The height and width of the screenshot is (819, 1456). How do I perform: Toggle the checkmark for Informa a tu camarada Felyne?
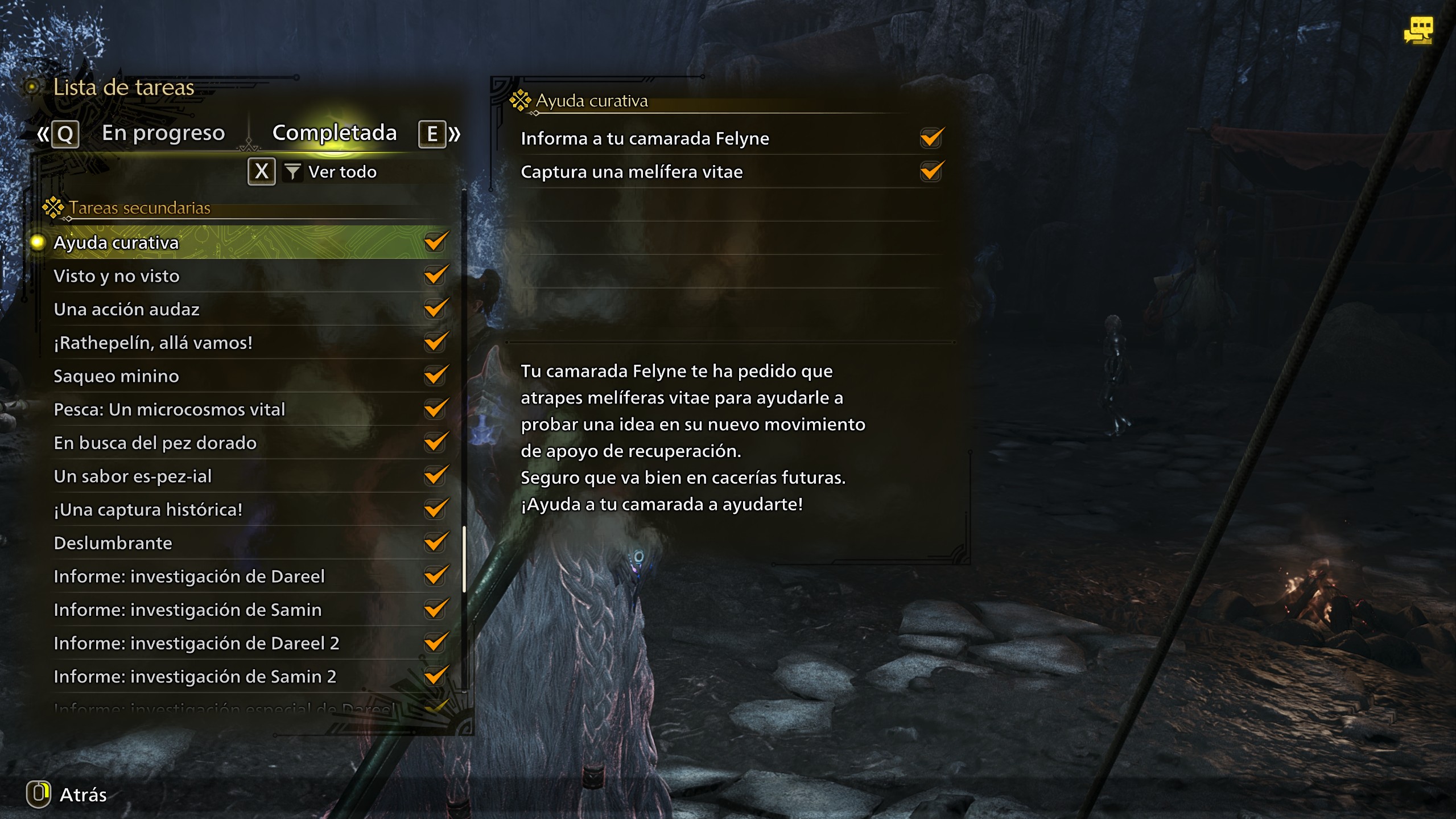coord(930,138)
